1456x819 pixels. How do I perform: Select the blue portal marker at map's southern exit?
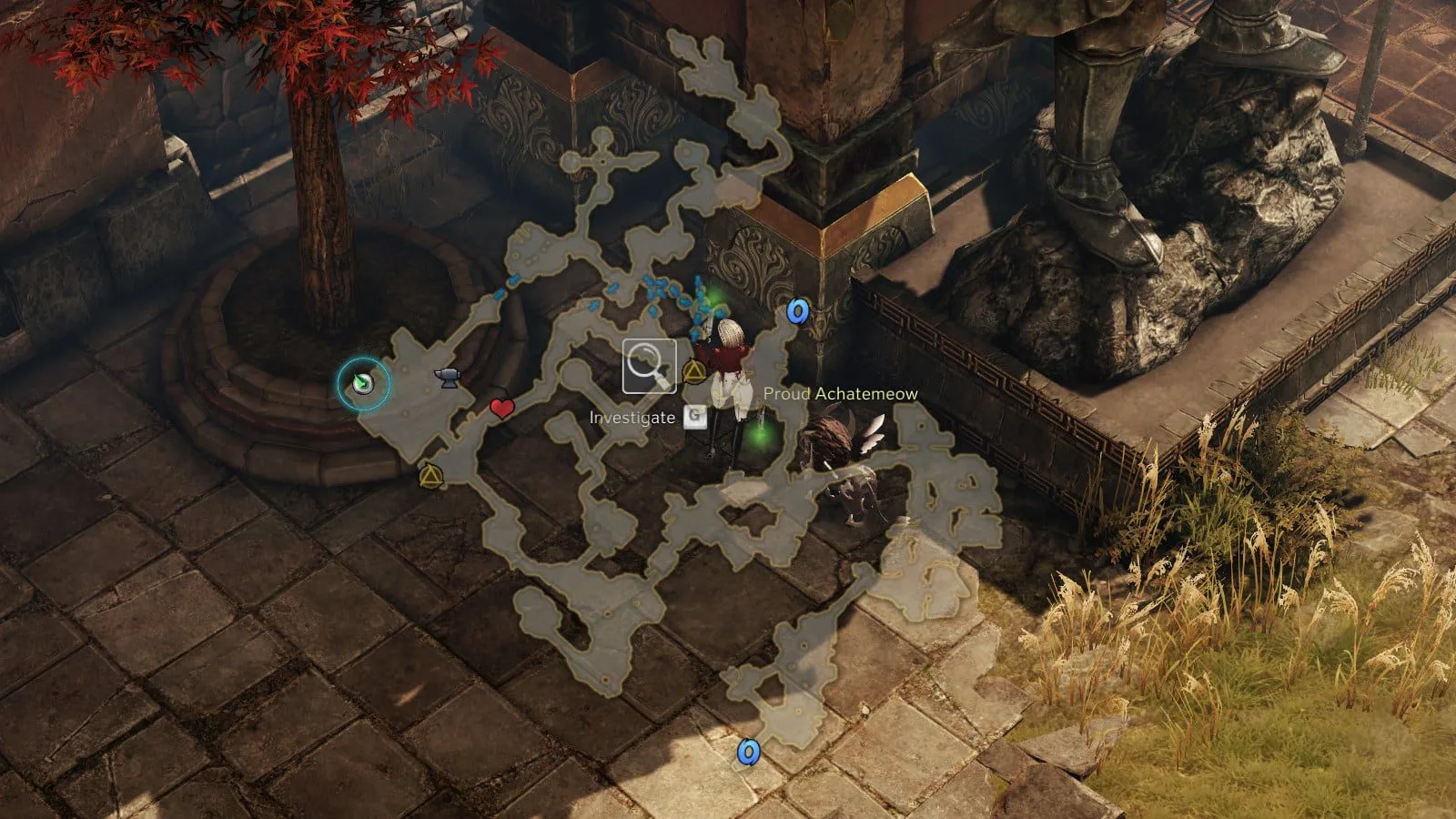tap(748, 753)
